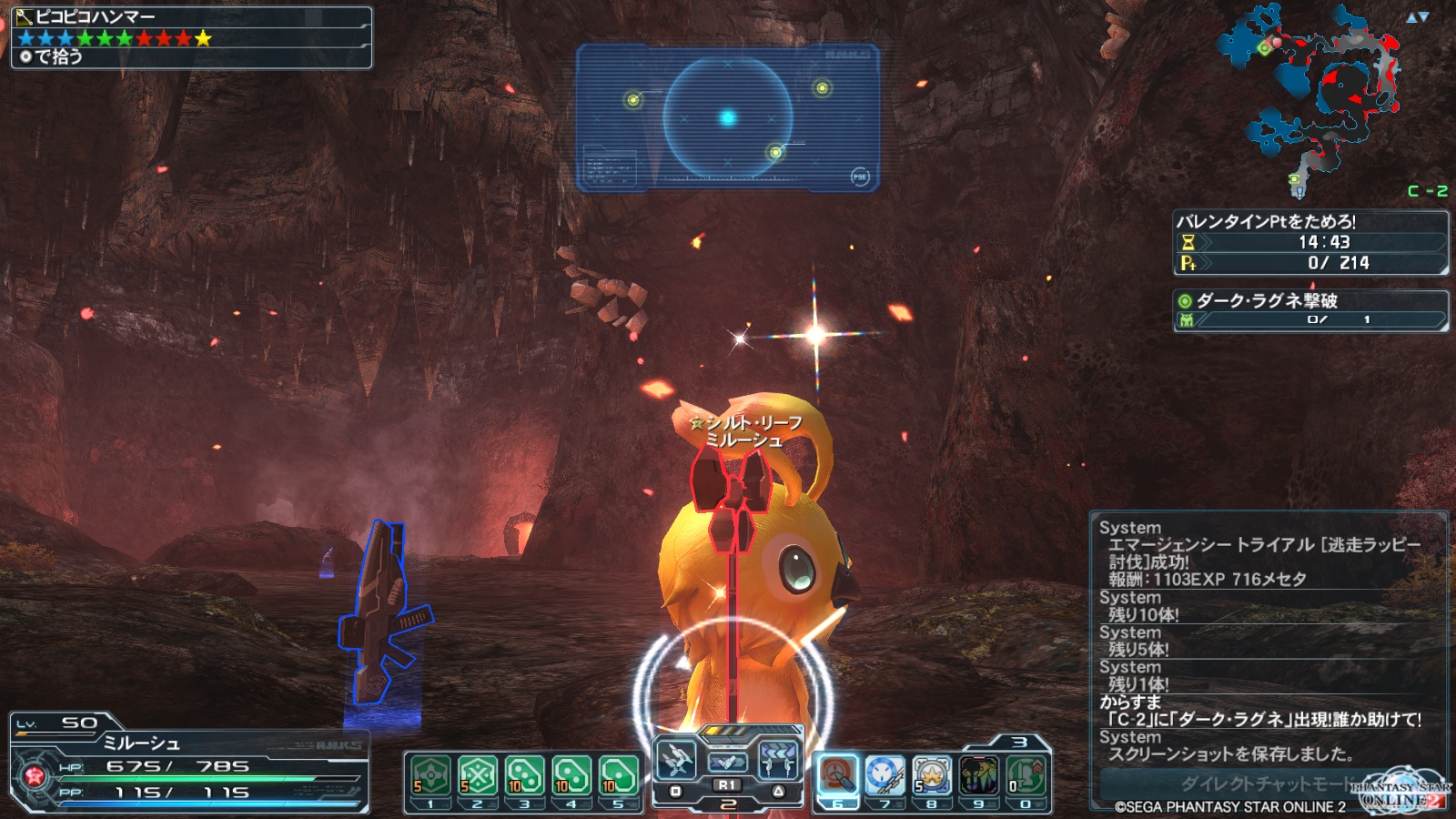Use the green X-hexagon item in slot 2
The height and width of the screenshot is (819, 1456).
click(x=478, y=776)
